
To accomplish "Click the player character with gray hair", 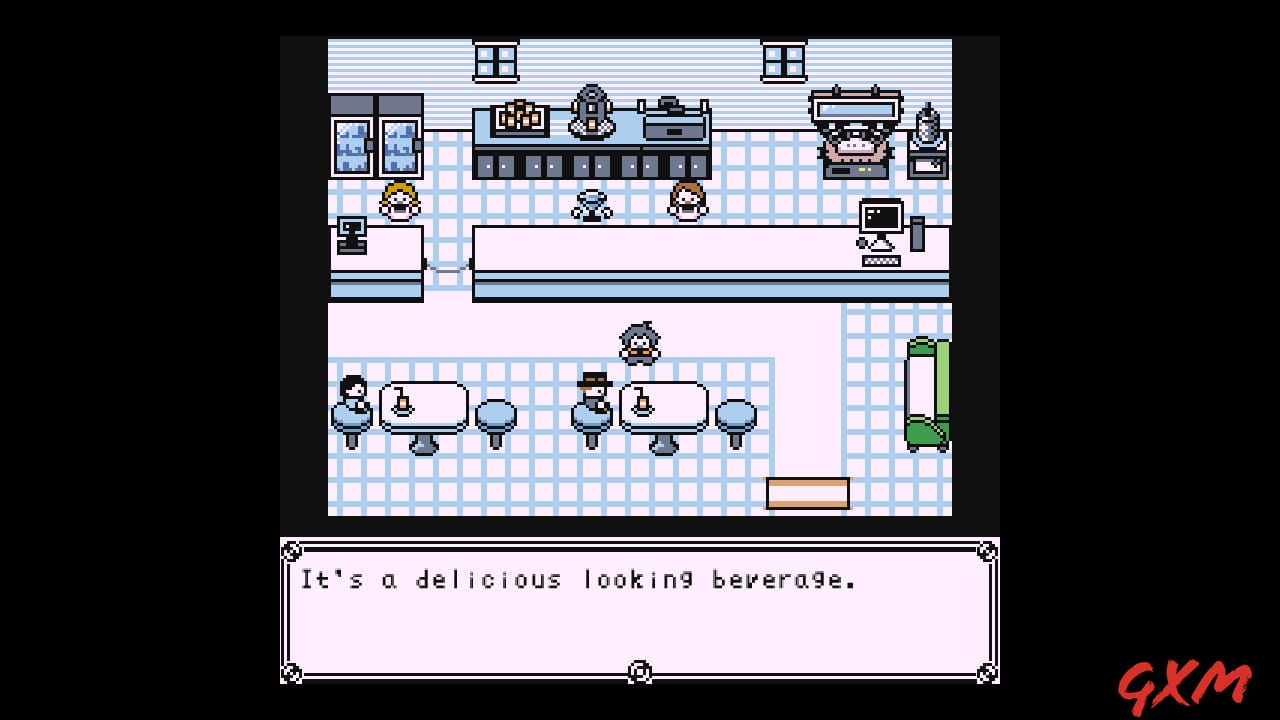I will [x=640, y=340].
